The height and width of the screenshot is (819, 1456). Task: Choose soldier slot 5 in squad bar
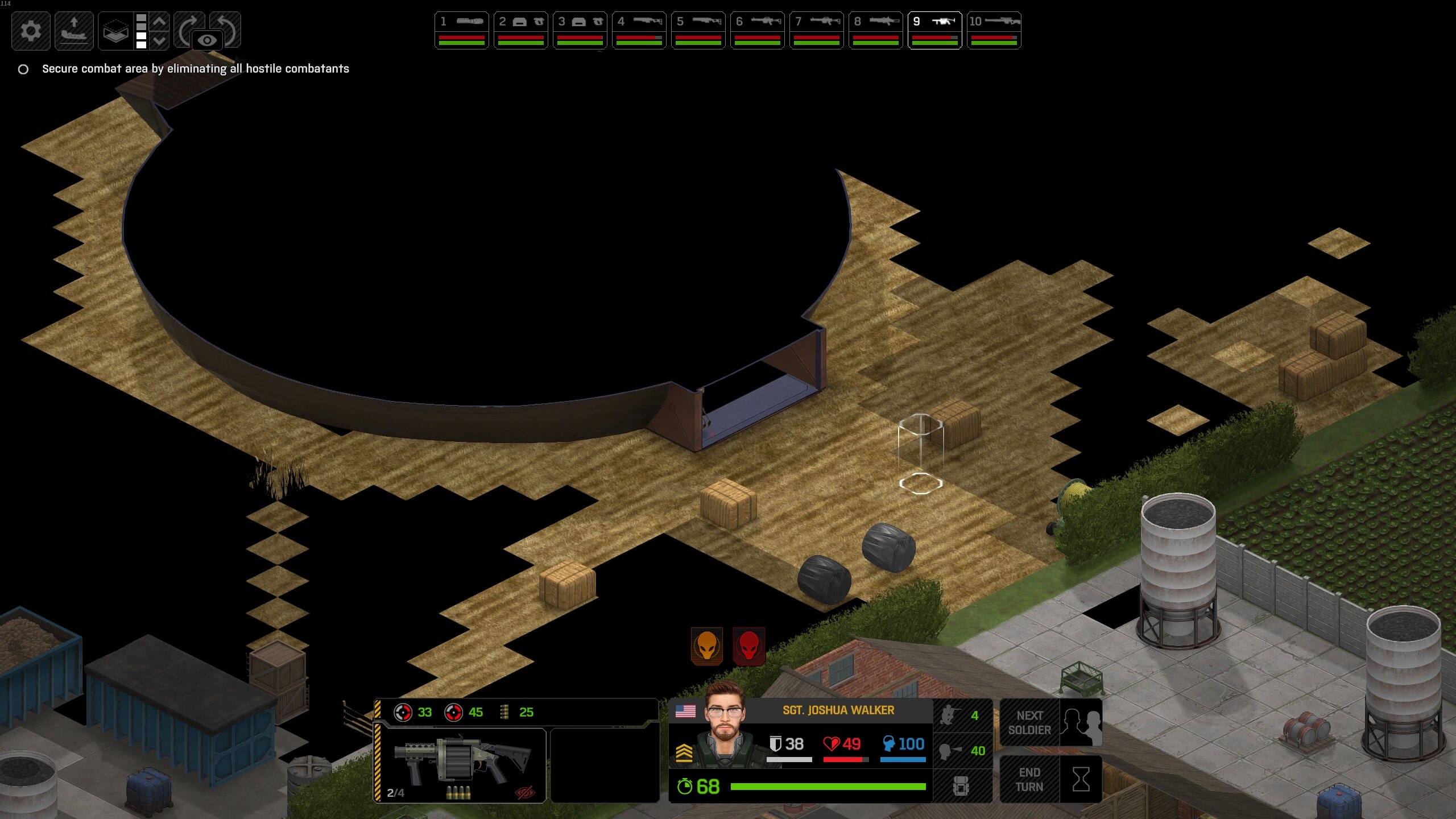click(698, 30)
